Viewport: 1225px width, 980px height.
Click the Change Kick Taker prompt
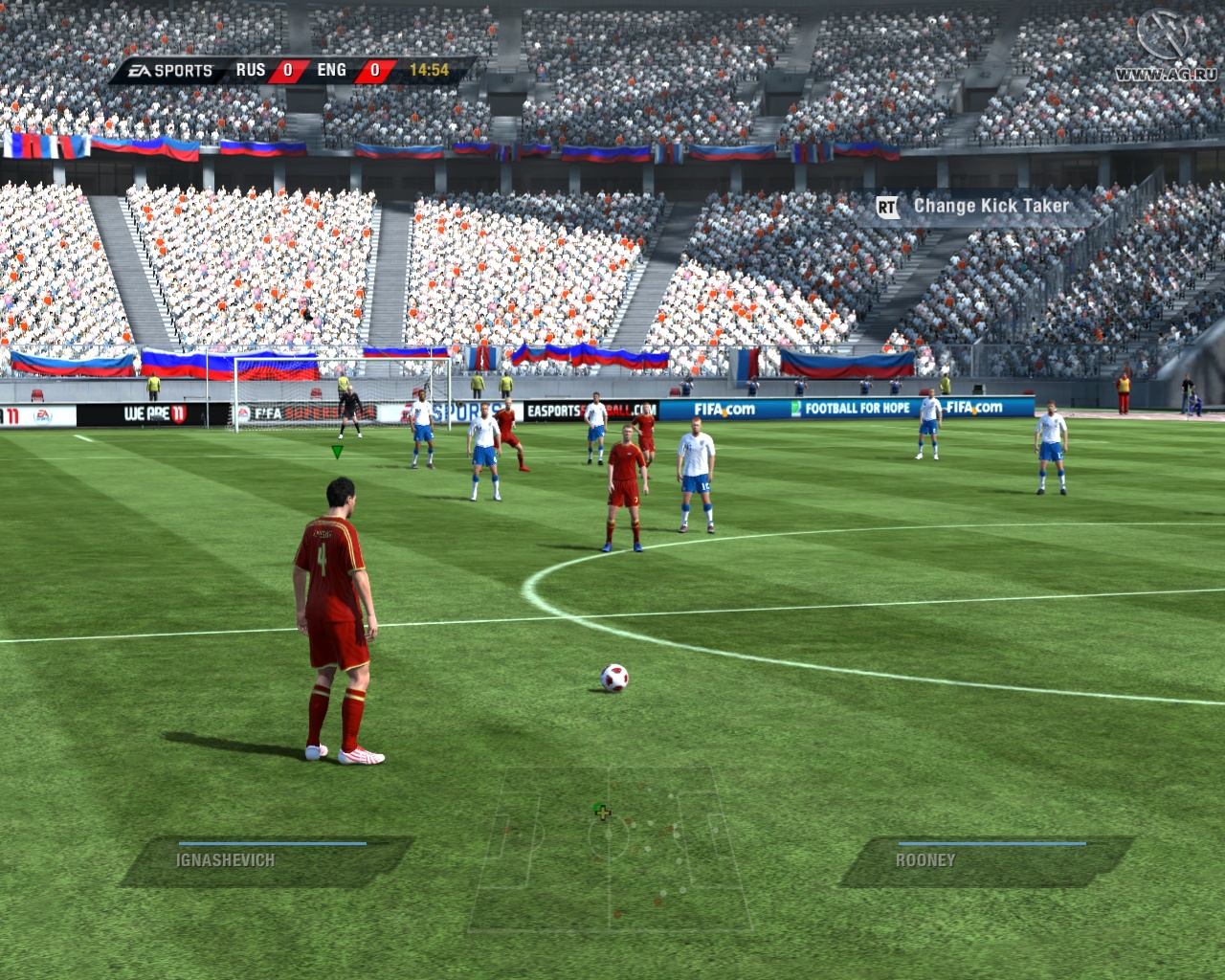click(x=991, y=206)
